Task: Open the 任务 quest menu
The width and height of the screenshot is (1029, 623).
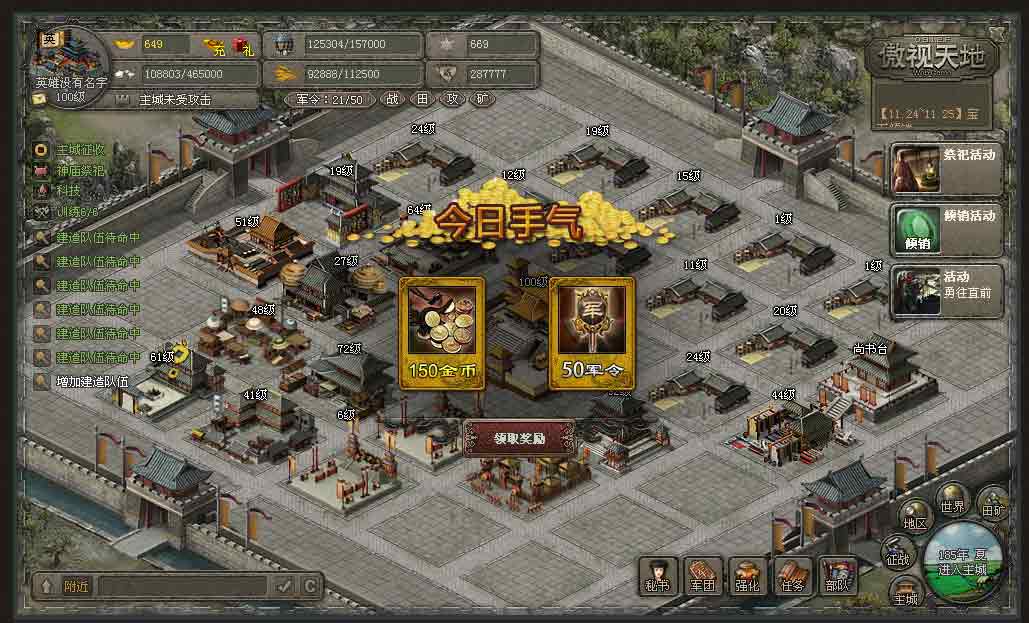Action: point(793,576)
